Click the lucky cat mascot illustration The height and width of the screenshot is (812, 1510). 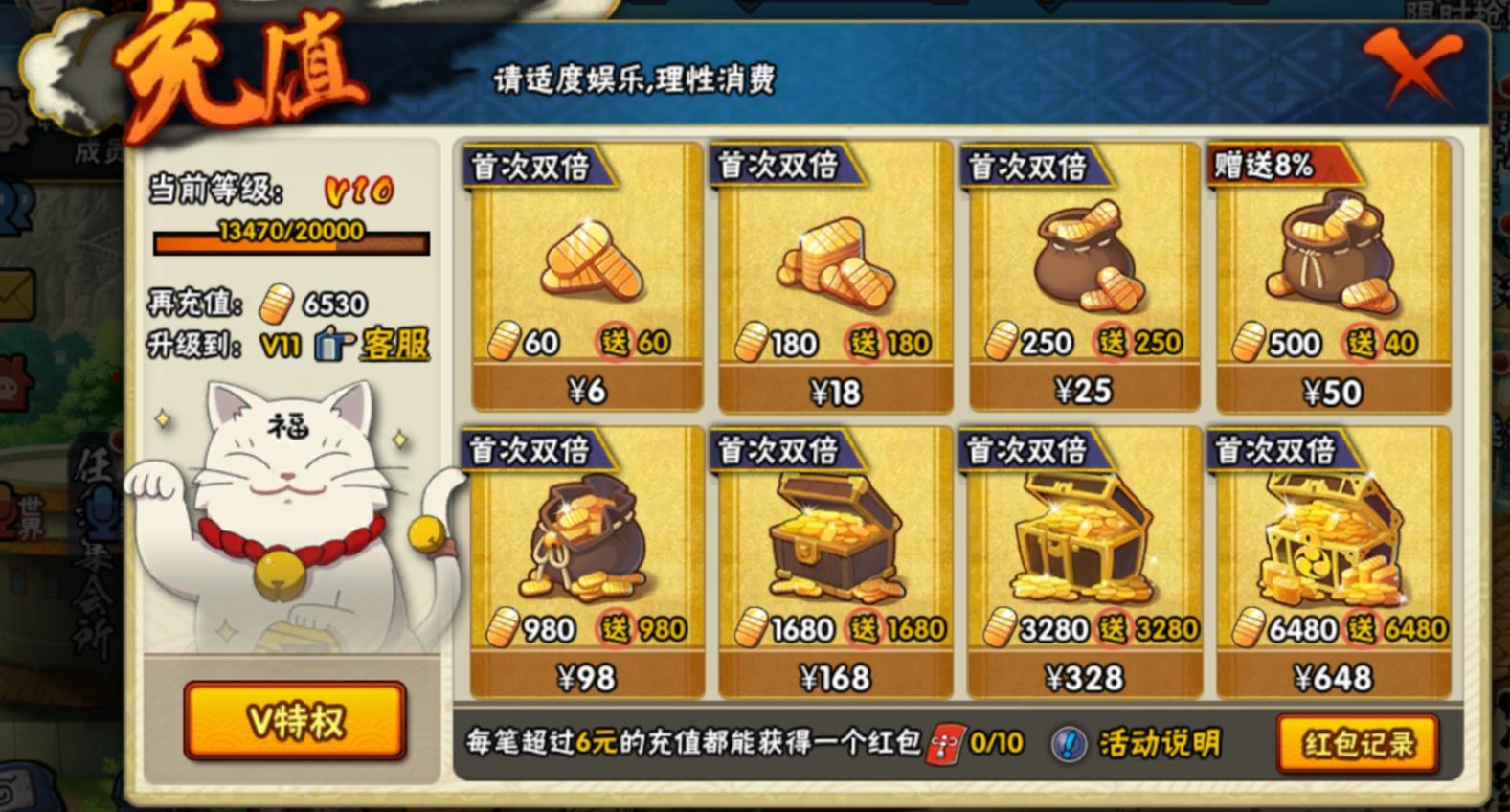click(287, 517)
